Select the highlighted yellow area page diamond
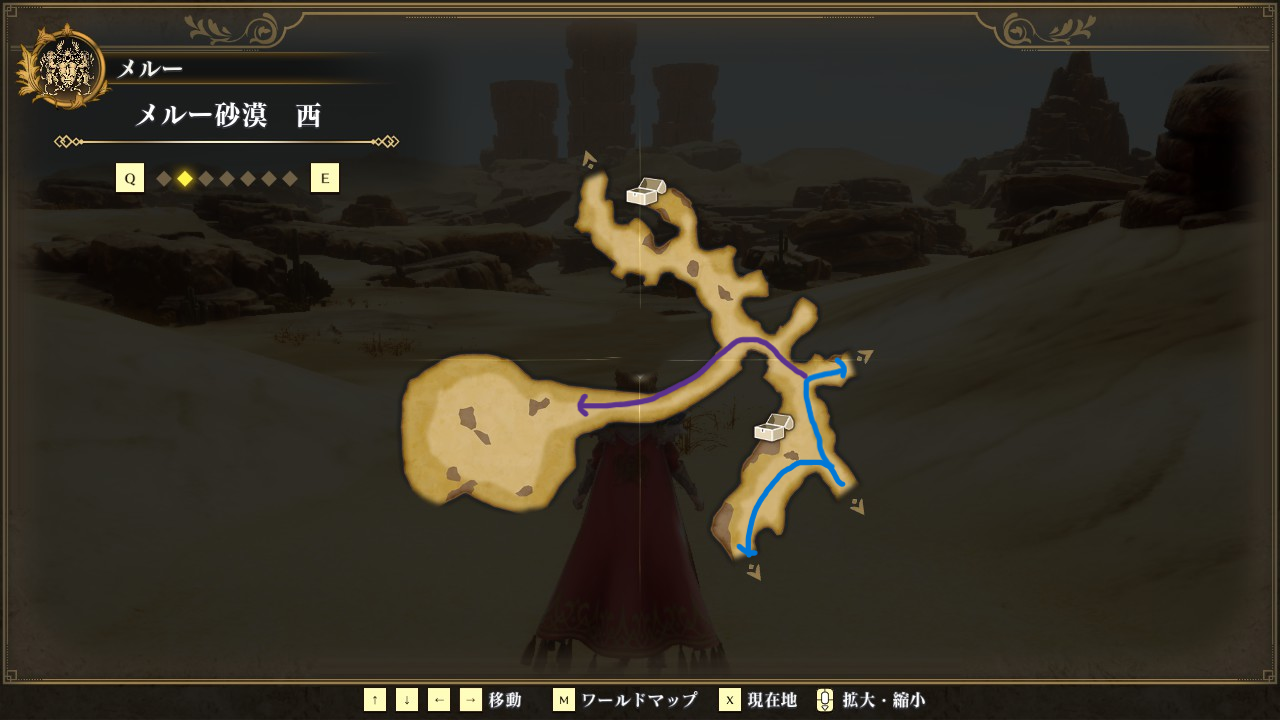Screen dimensions: 1280x720 (x=185, y=179)
